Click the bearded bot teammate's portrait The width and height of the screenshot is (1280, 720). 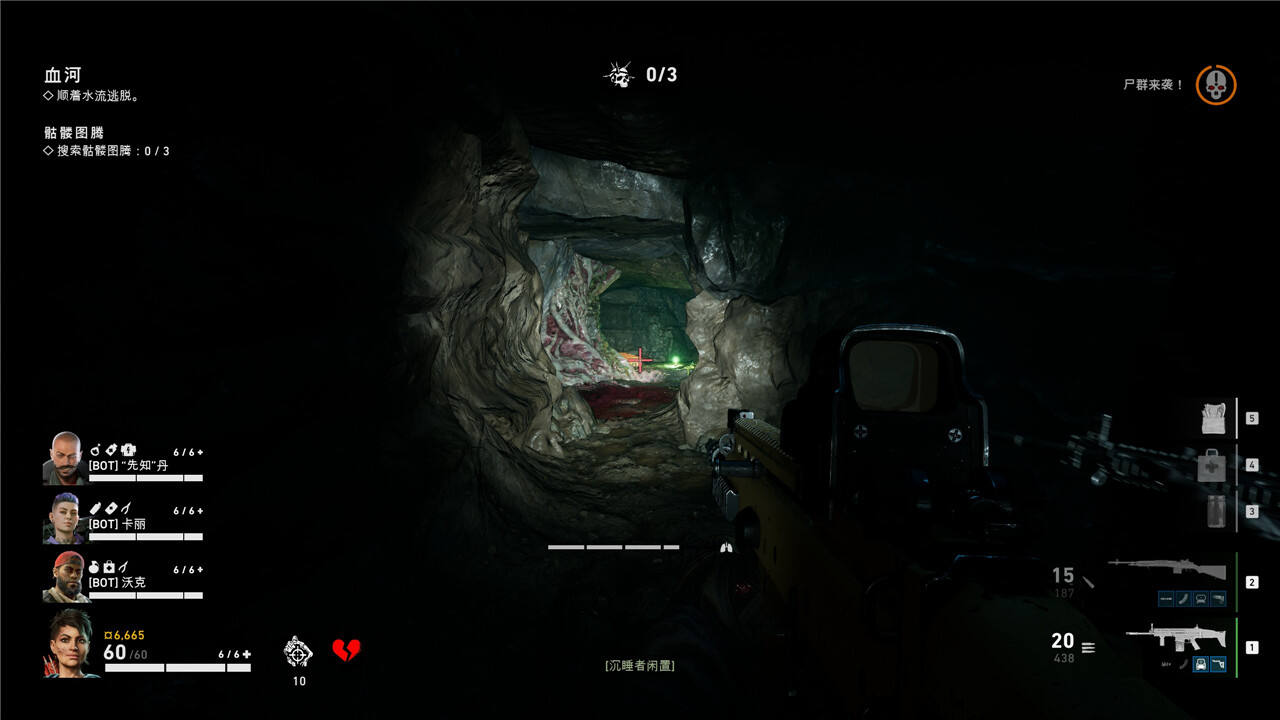(x=65, y=458)
